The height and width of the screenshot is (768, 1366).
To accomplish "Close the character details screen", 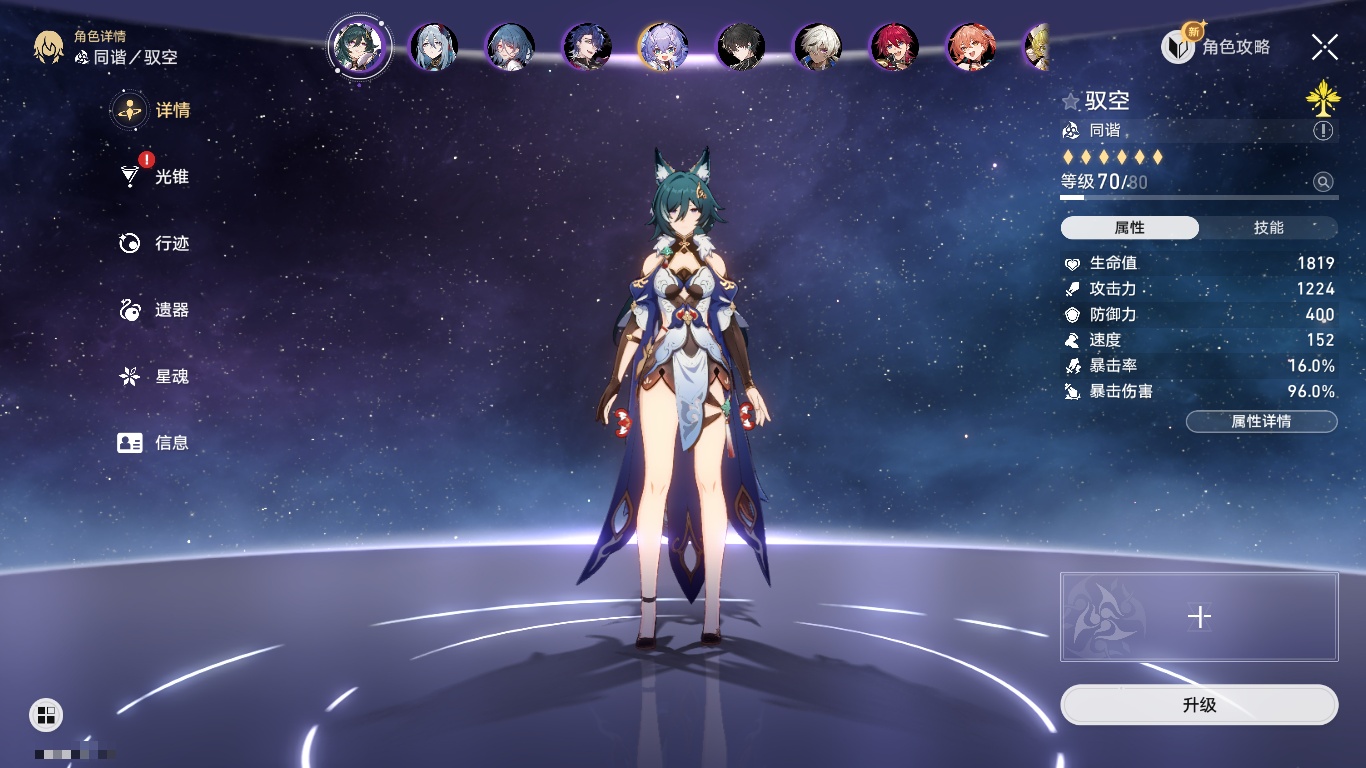I will 1325,46.
